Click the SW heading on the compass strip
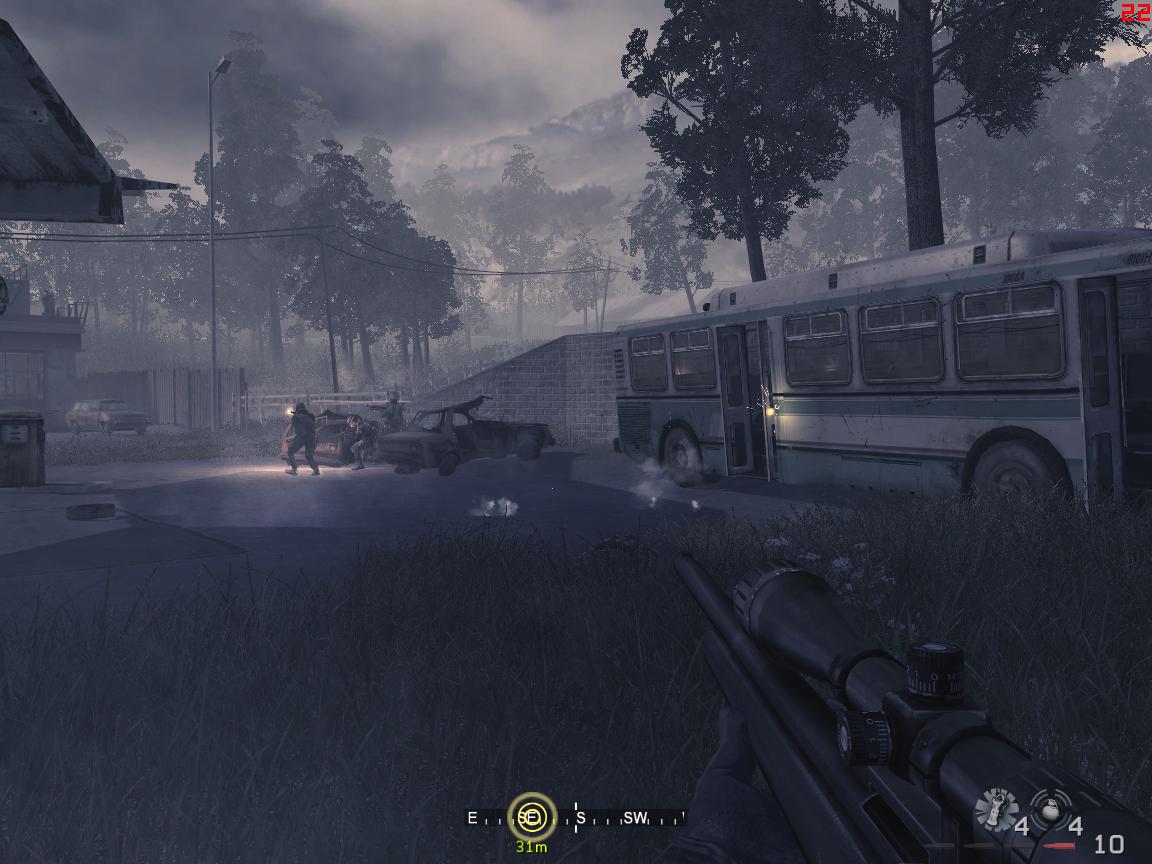The image size is (1152, 864). click(635, 818)
